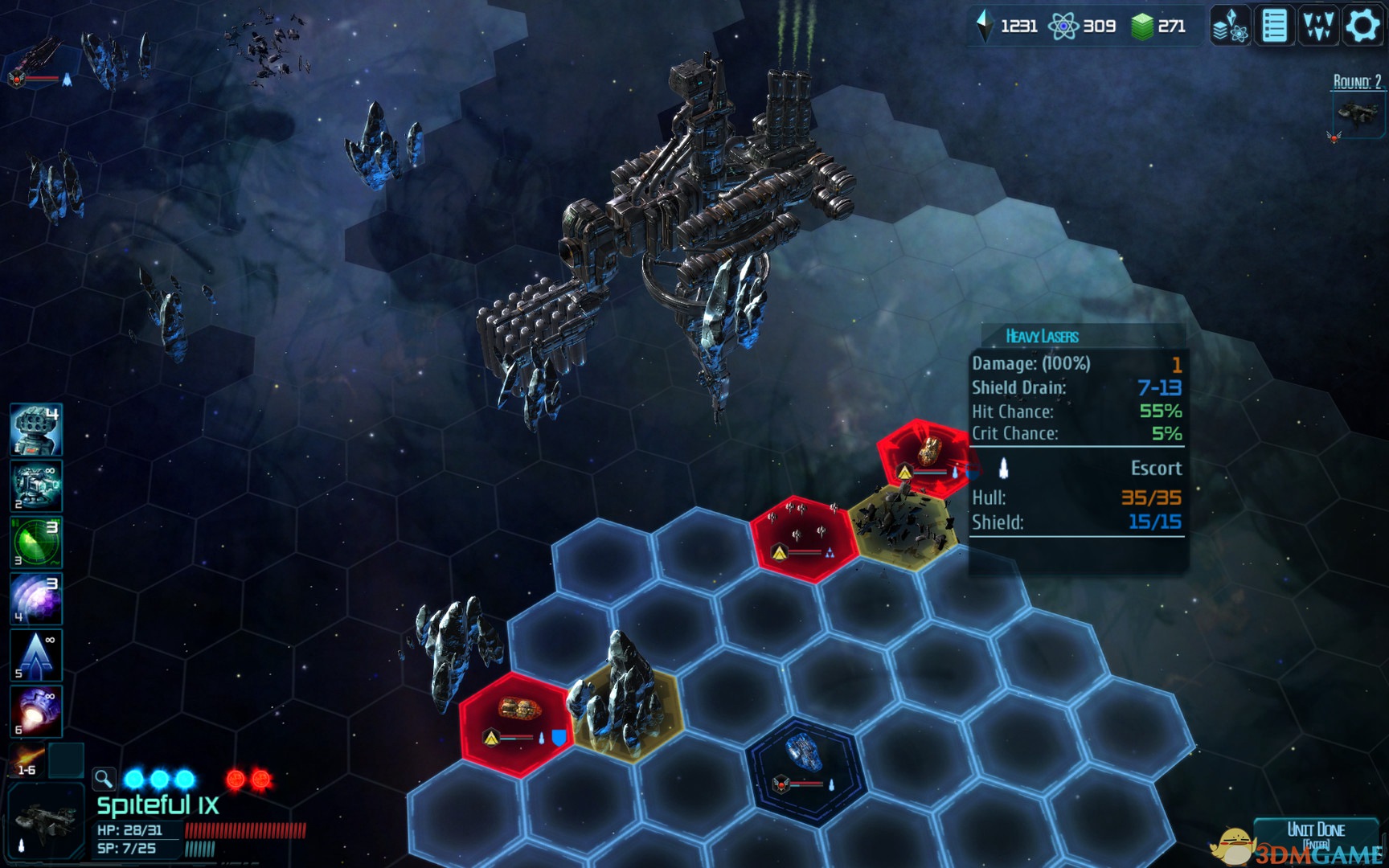
Task: Open the resources overview panel
Action: [1230, 26]
